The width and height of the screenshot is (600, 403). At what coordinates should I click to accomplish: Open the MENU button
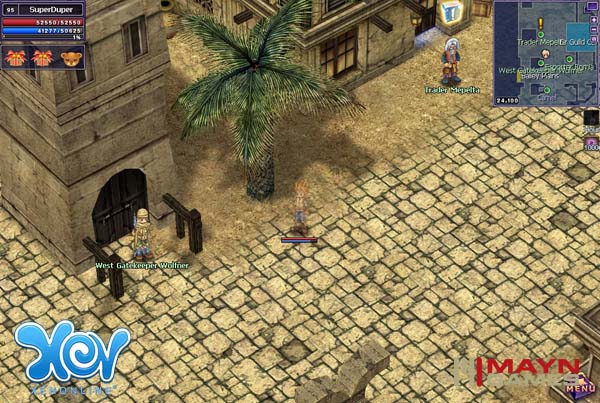point(579,388)
